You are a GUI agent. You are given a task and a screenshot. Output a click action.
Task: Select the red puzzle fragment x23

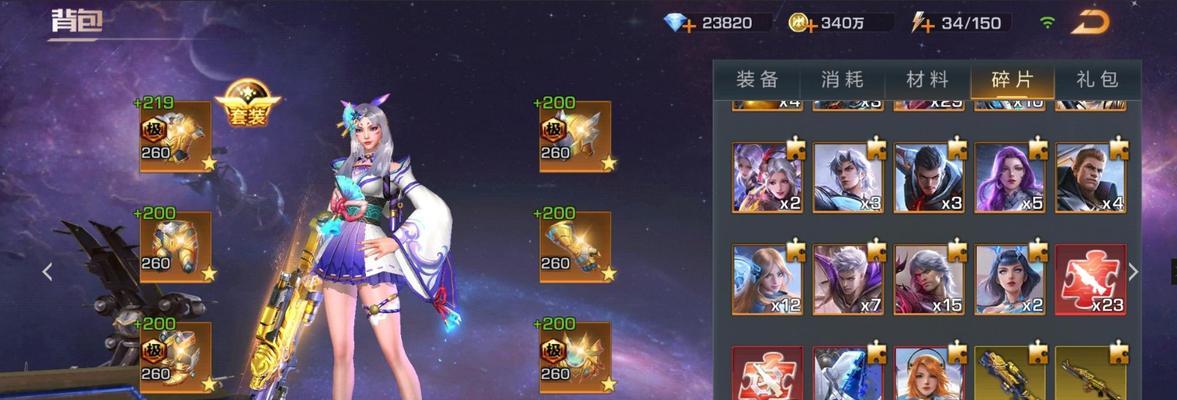coord(1091,280)
